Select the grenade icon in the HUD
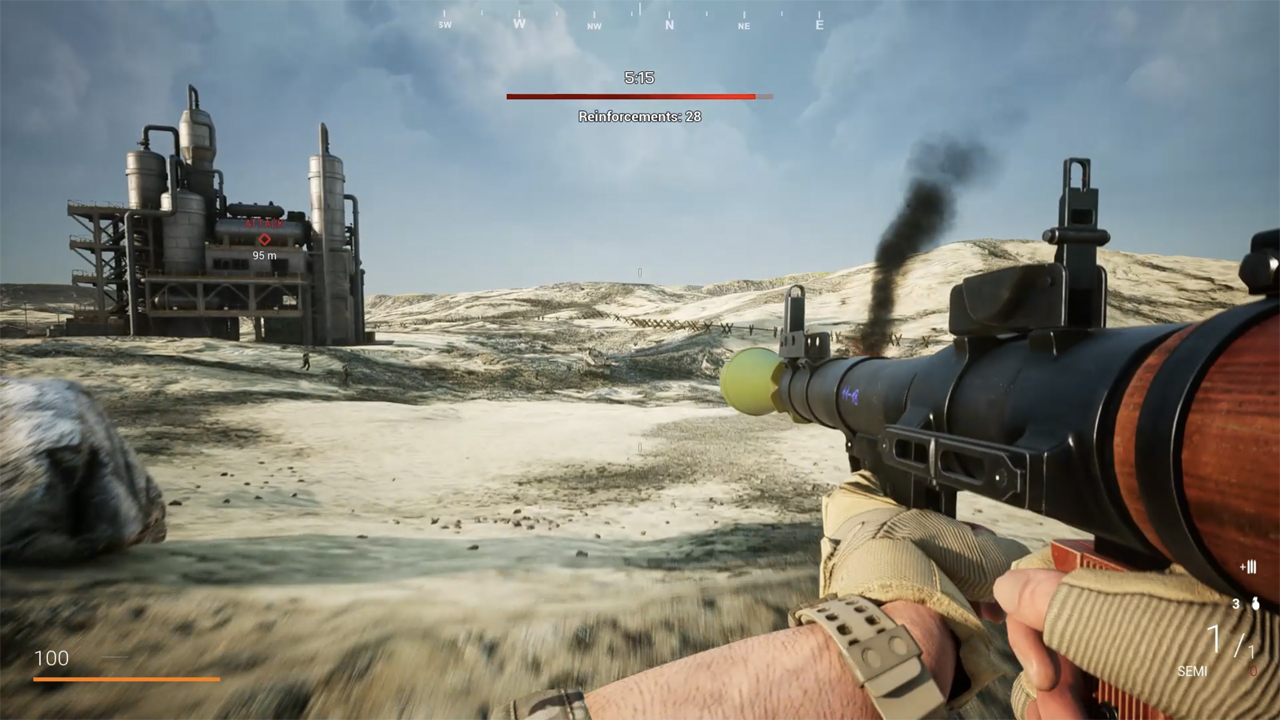Viewport: 1280px width, 720px height. [1255, 603]
